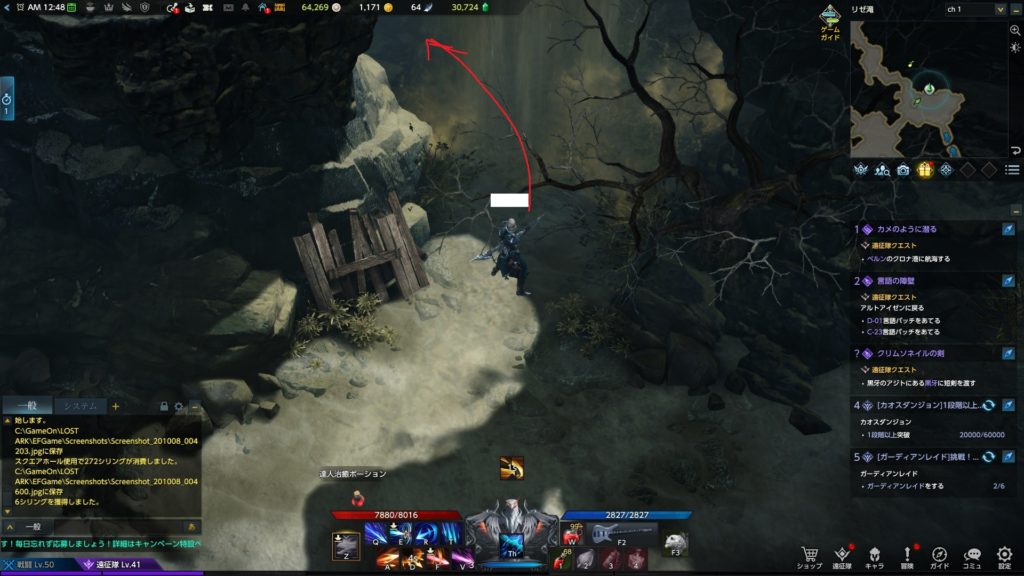Screen dimensions: 1024x576
Task: Open the ゲームガイド game guide icon
Action: [830, 19]
